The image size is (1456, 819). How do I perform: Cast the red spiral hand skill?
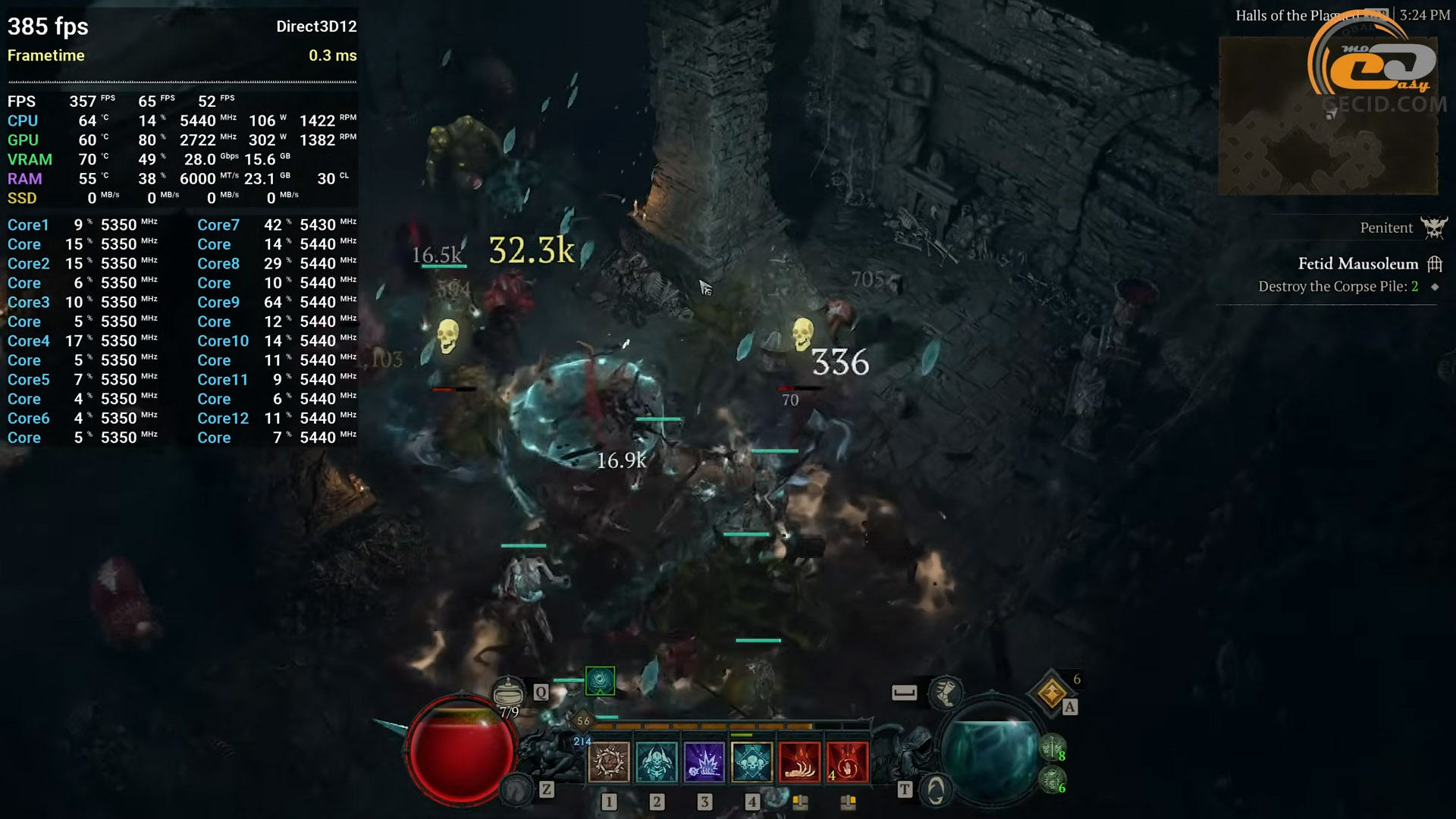(x=847, y=761)
